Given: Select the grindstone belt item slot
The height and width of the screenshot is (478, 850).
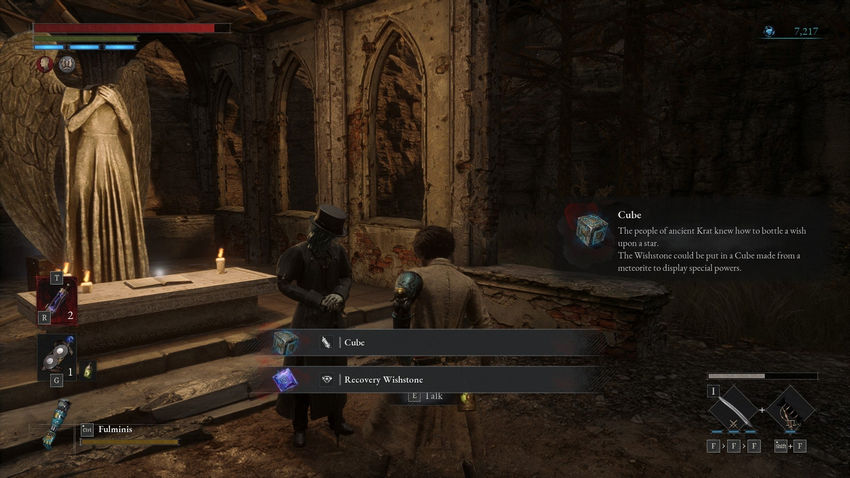Looking at the screenshot, I should [x=56, y=356].
